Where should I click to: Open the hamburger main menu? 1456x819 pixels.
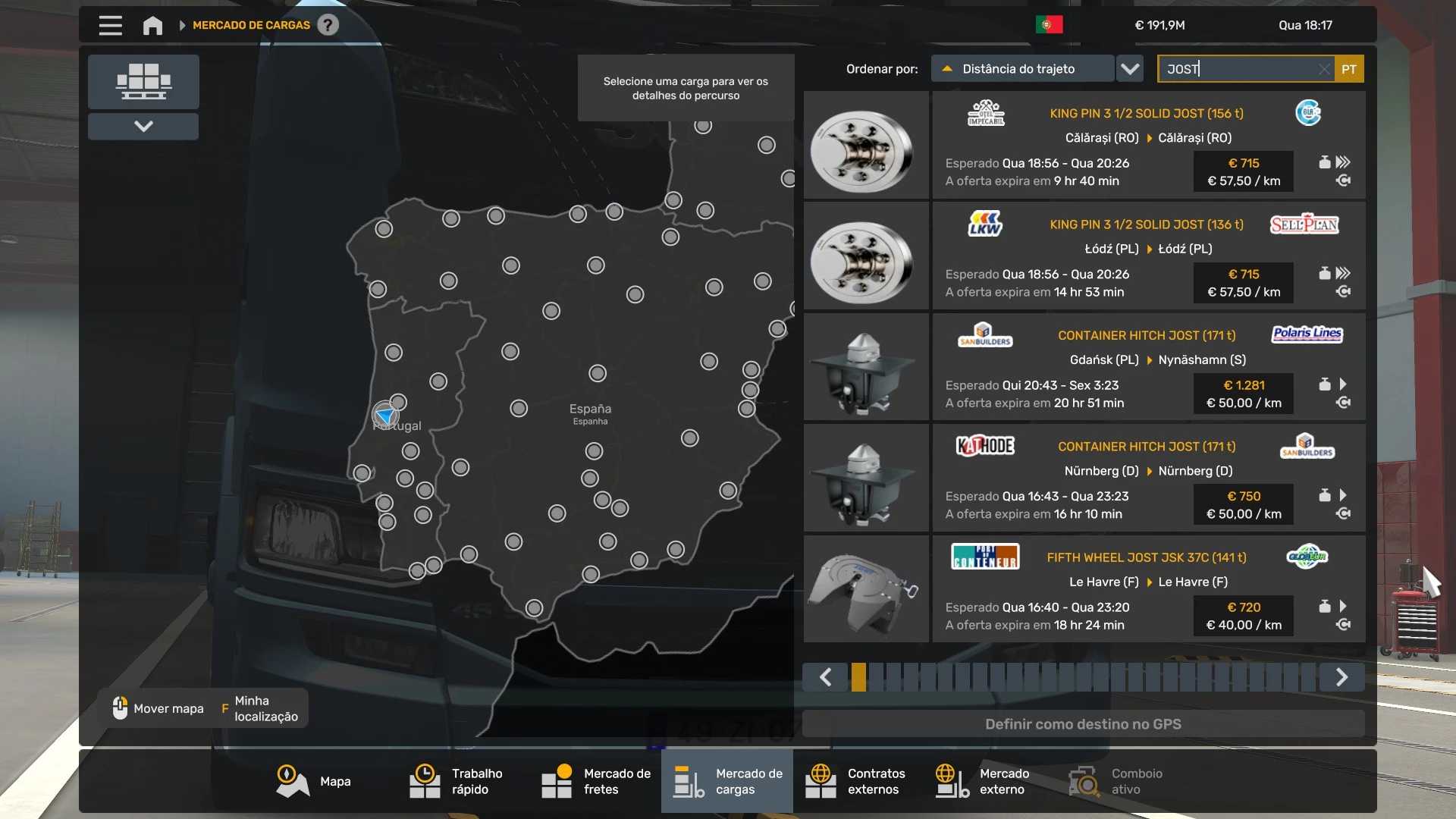tap(110, 25)
